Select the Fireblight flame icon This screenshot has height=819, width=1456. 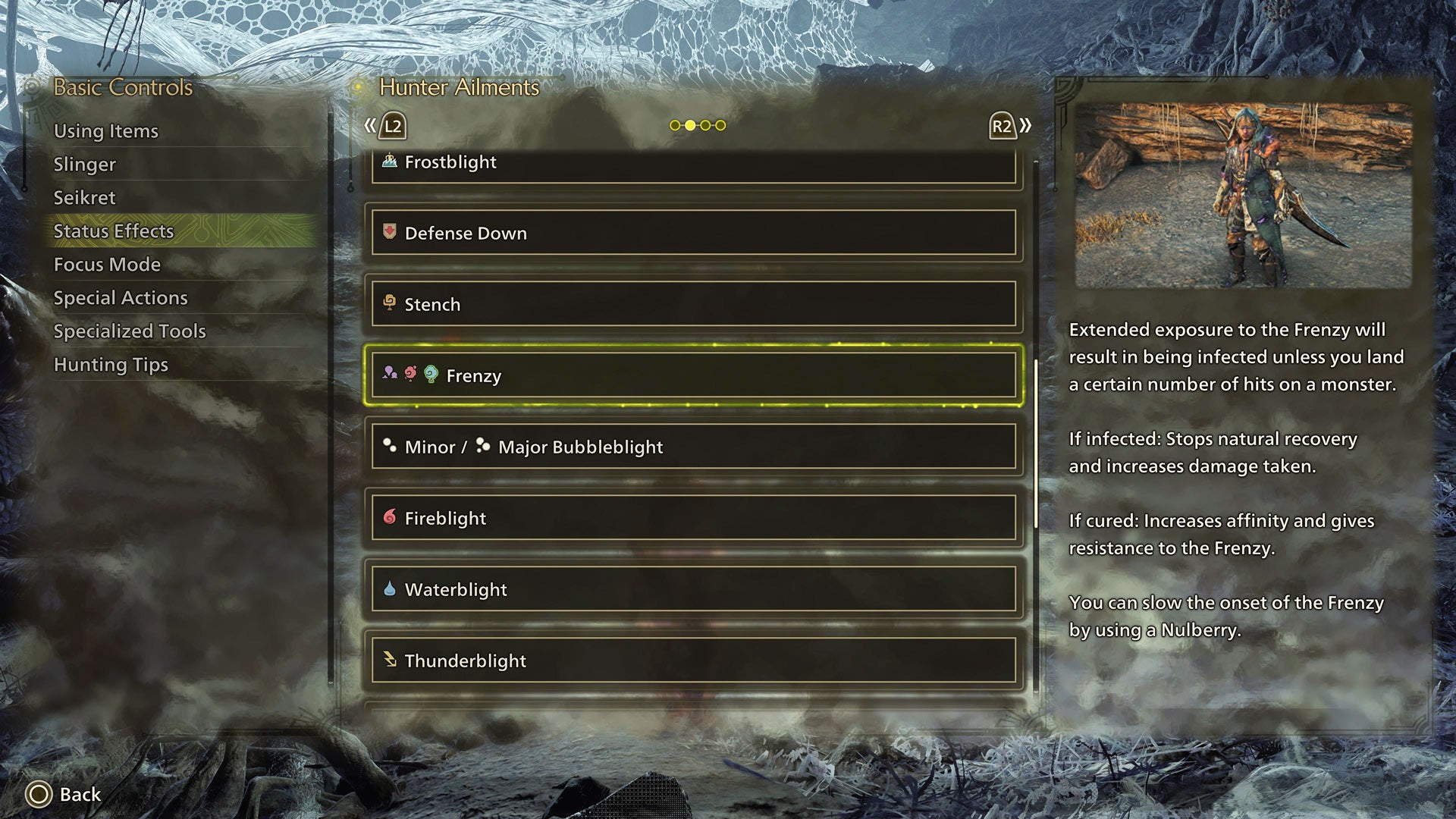389,518
